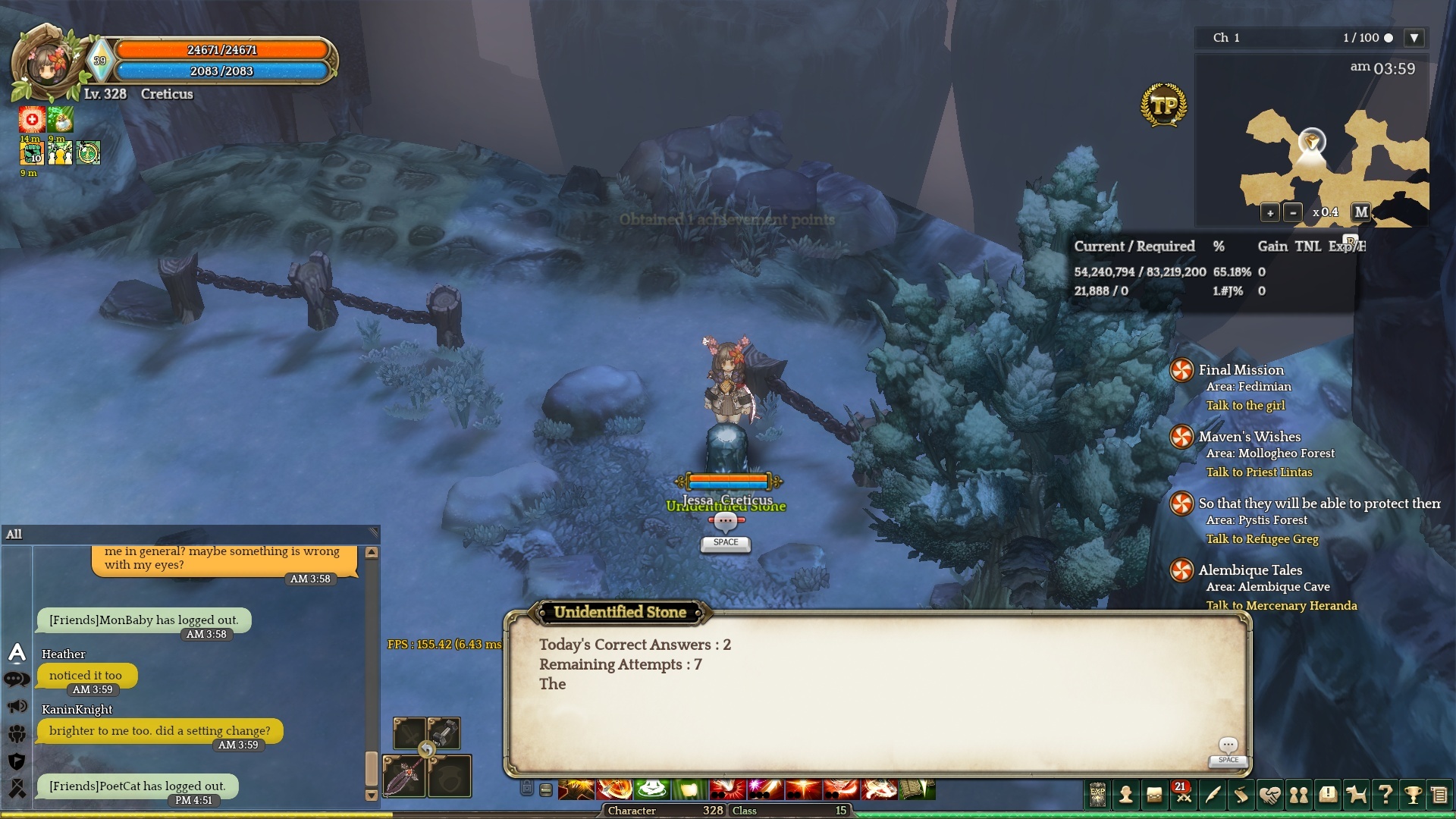Image resolution: width=1456 pixels, height=819 pixels.
Task: Click the weapon swap arrow button
Action: [x=427, y=751]
